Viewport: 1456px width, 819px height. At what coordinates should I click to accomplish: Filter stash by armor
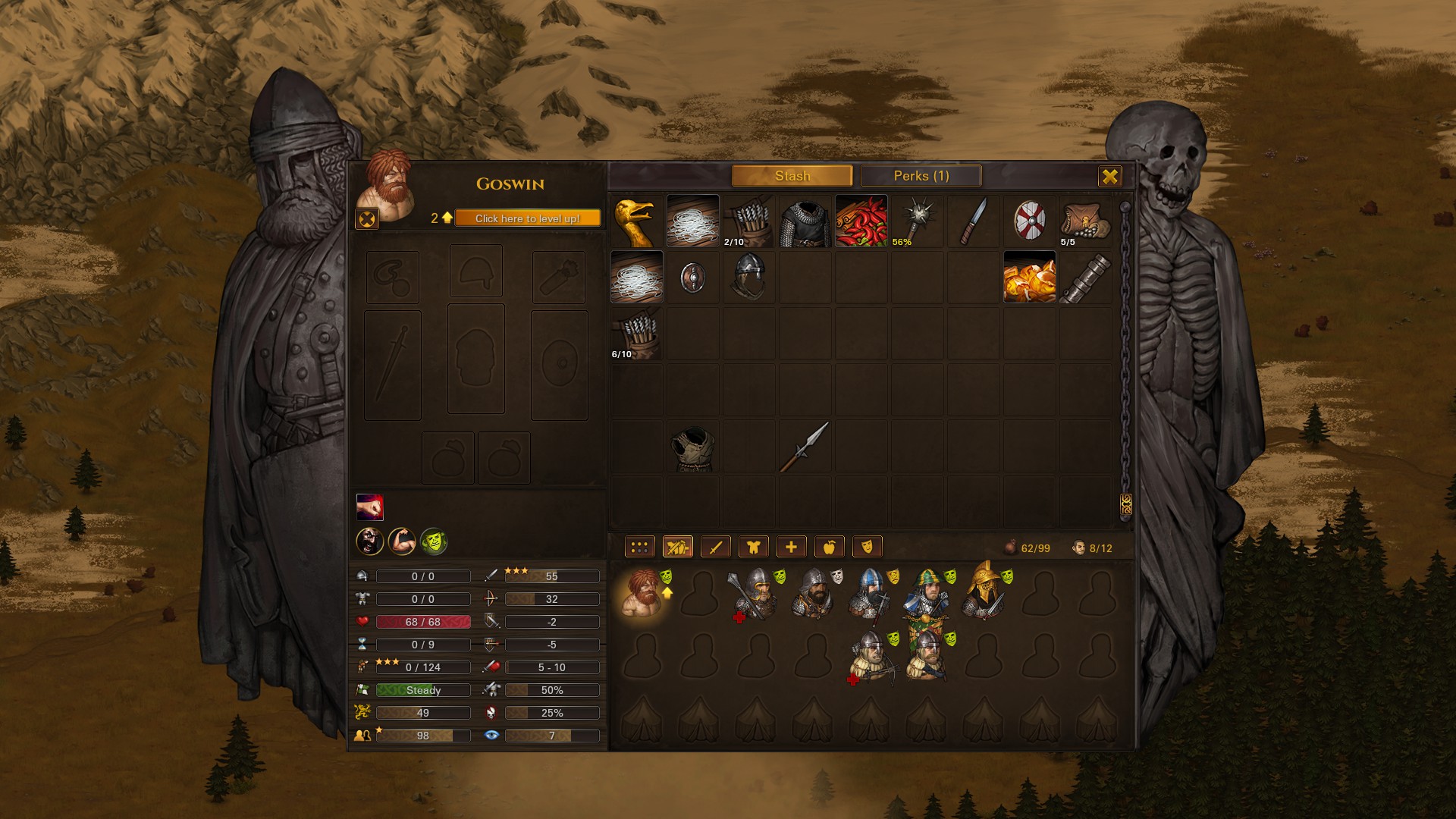coord(752,546)
